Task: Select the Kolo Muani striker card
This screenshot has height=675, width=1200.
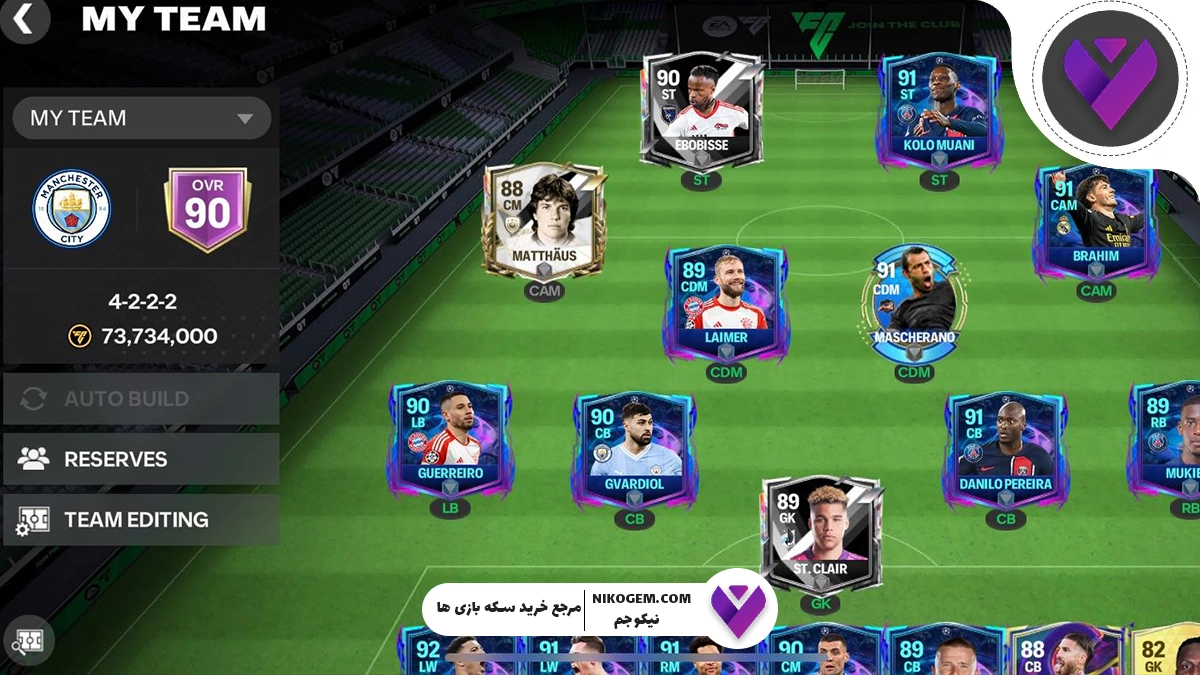Action: pos(937,110)
